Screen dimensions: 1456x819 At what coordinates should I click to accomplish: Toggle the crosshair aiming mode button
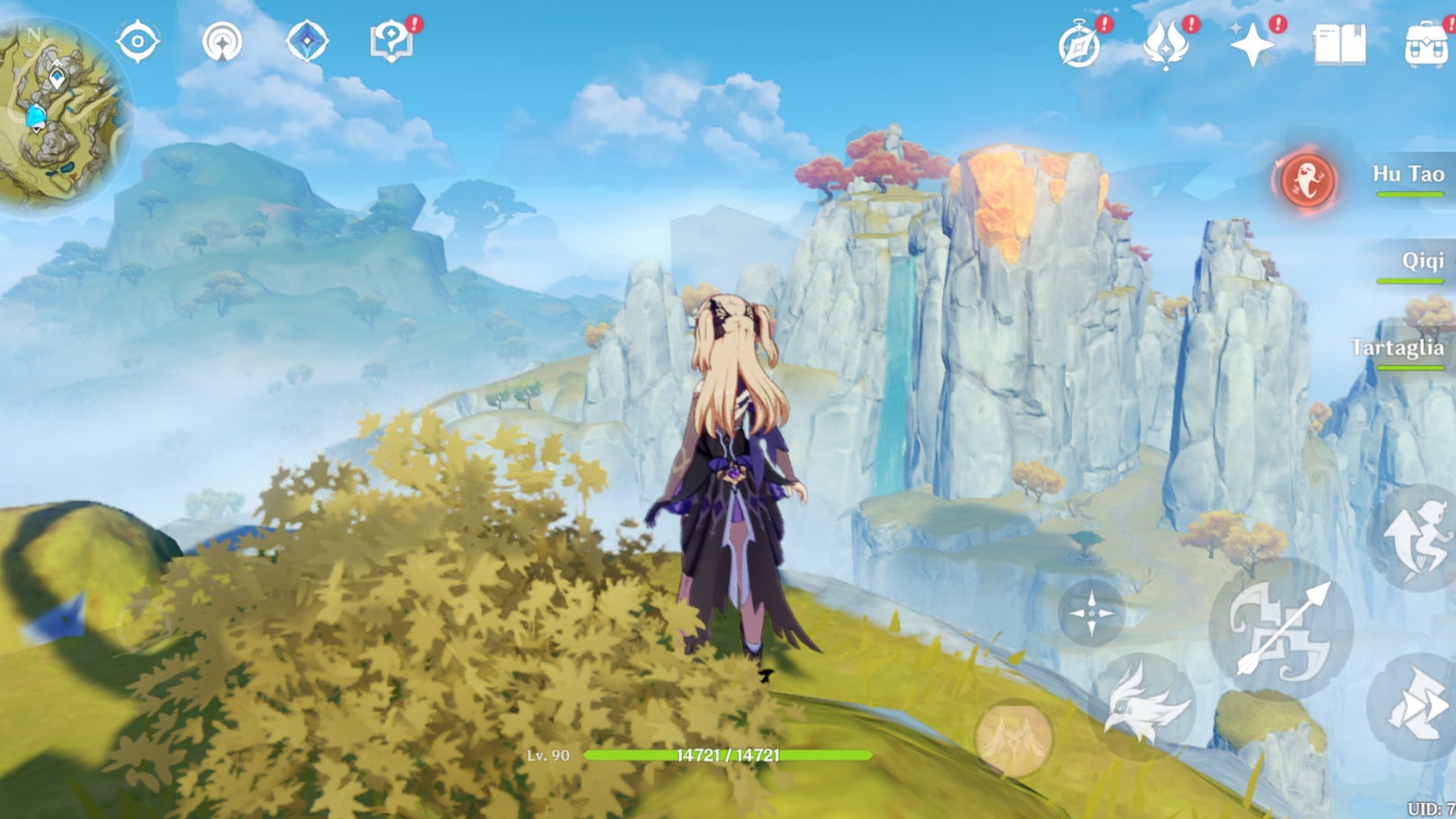[x=1091, y=614]
